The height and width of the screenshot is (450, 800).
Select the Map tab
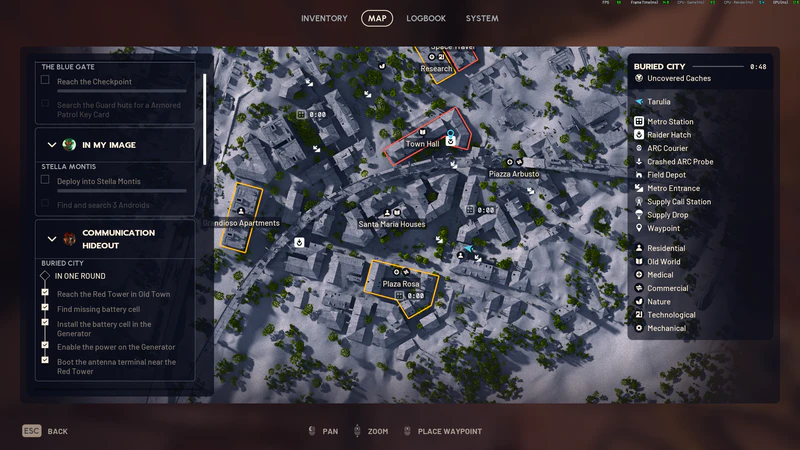coord(377,18)
